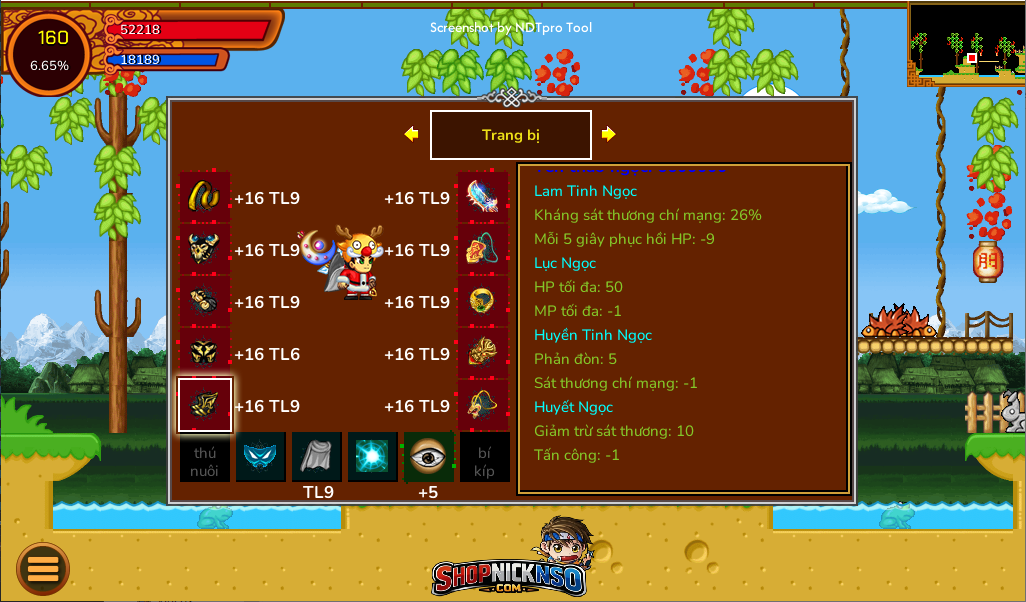The width and height of the screenshot is (1026, 602).
Task: Select the glowing sword weapon slot
Action: [483, 197]
